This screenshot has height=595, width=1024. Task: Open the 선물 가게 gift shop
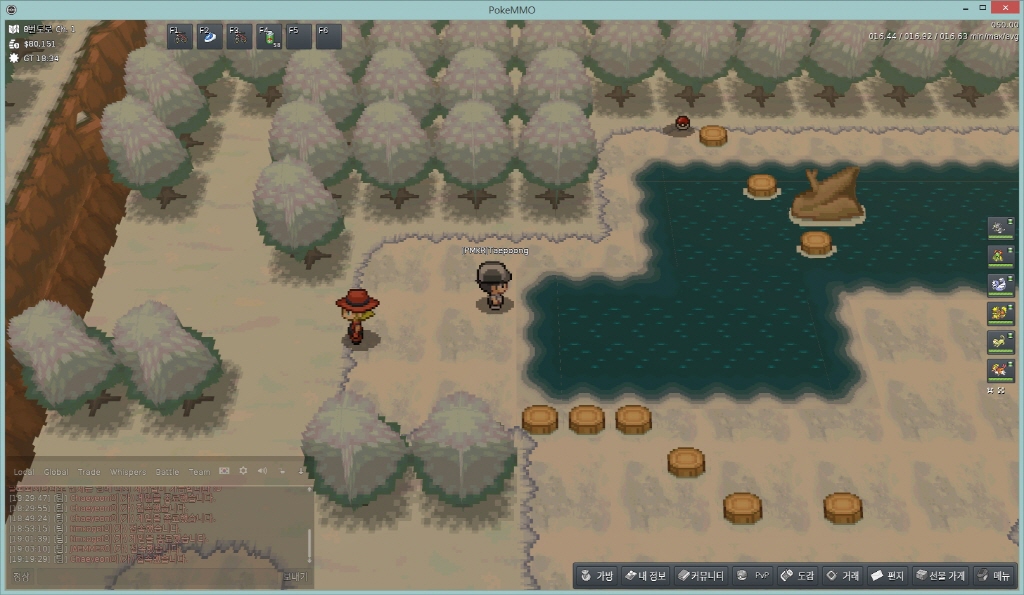pyautogui.click(x=940, y=576)
